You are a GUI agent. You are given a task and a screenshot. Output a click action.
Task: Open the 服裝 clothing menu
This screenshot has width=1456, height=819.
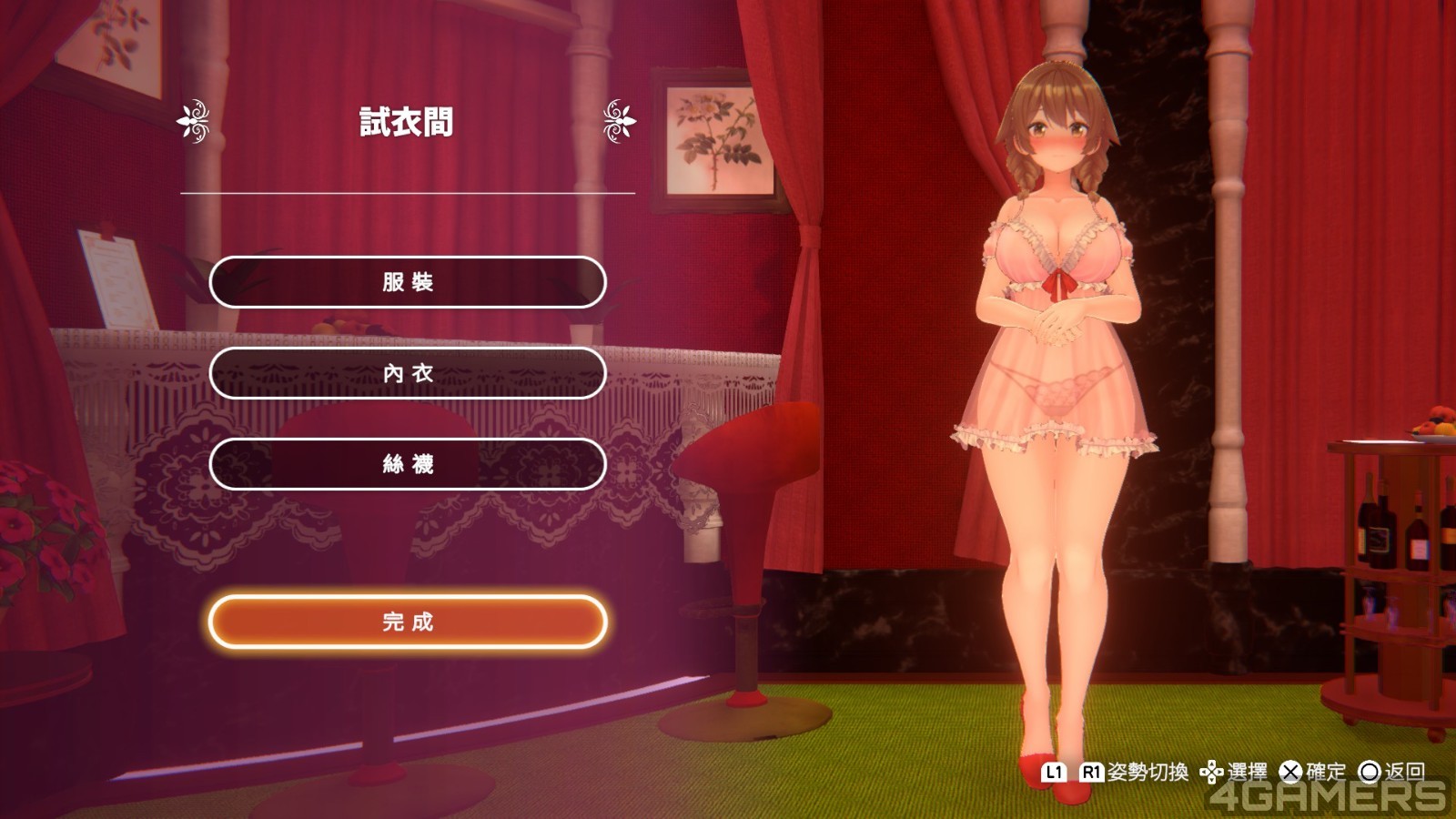pyautogui.click(x=408, y=282)
